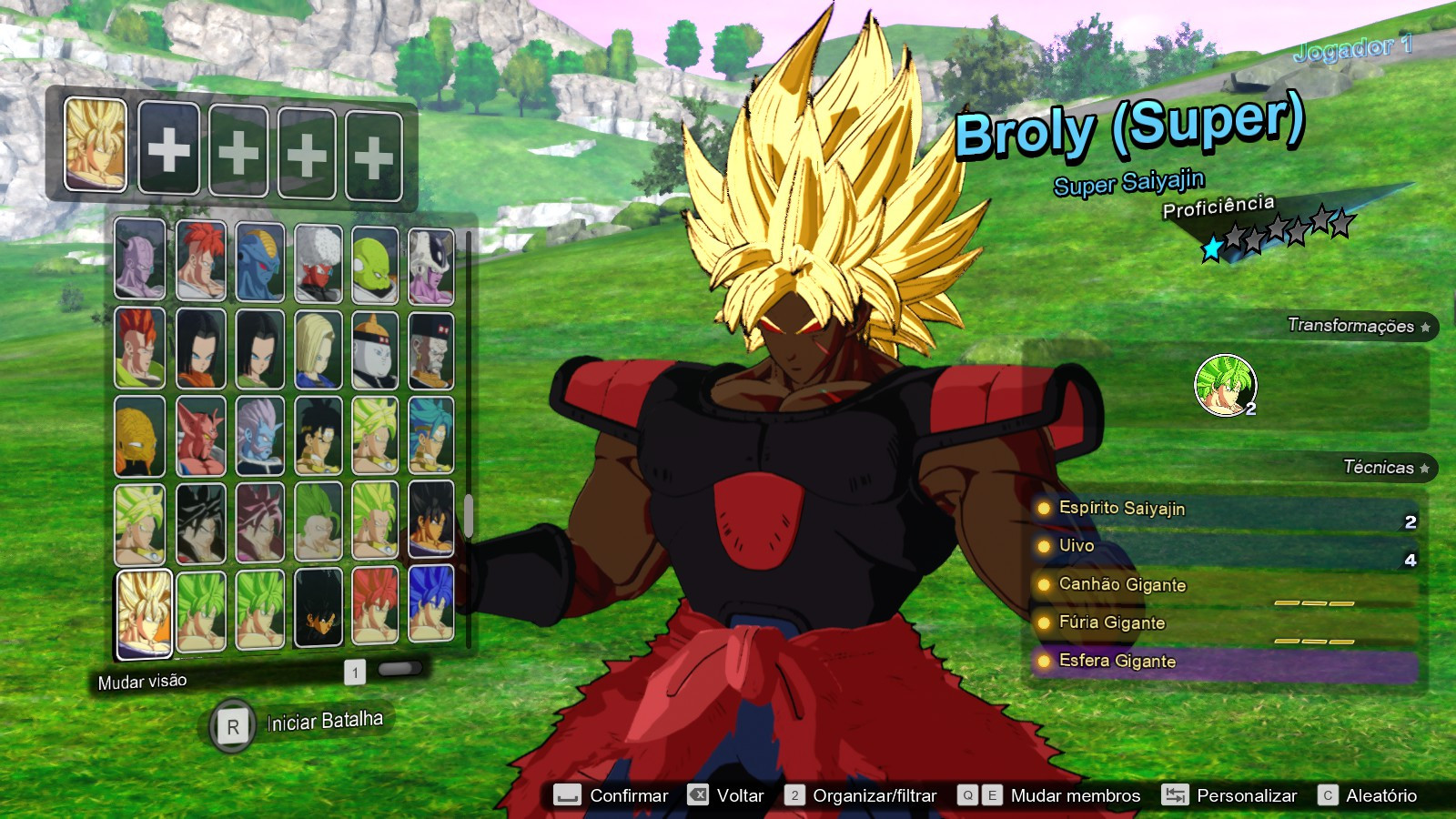
Task: Toggle the Mudar visão switch
Action: [400, 670]
